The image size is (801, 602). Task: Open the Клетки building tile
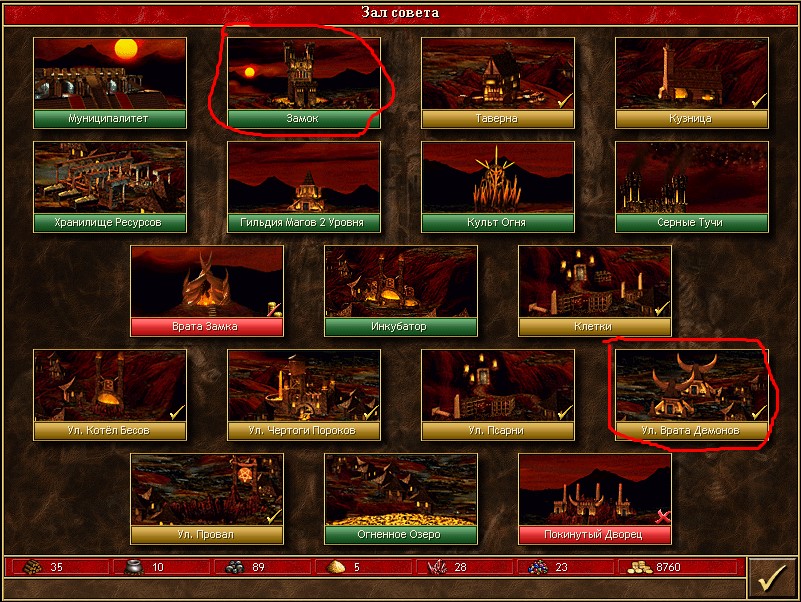(595, 290)
